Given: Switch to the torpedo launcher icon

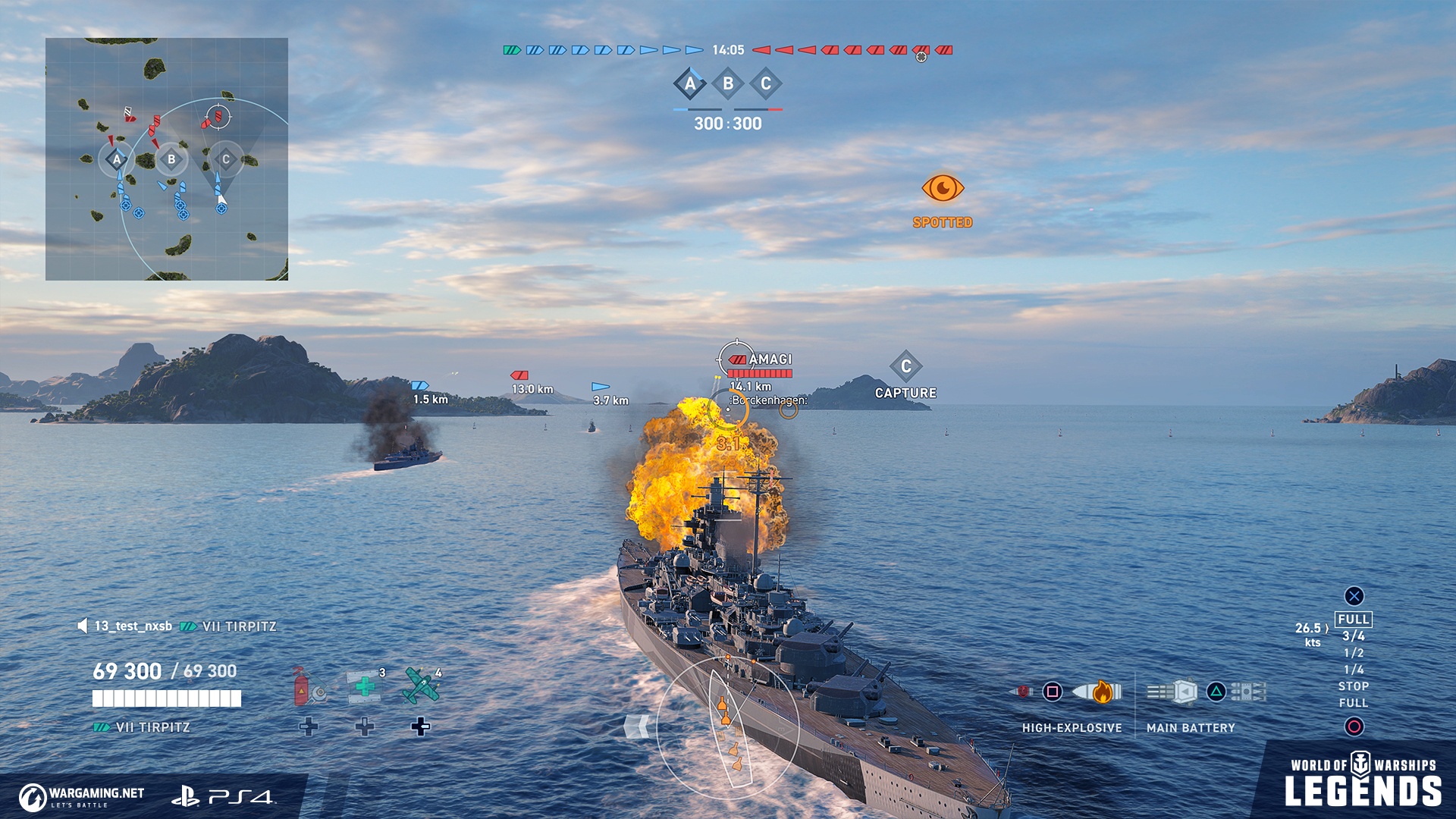Looking at the screenshot, I should click(x=1249, y=692).
